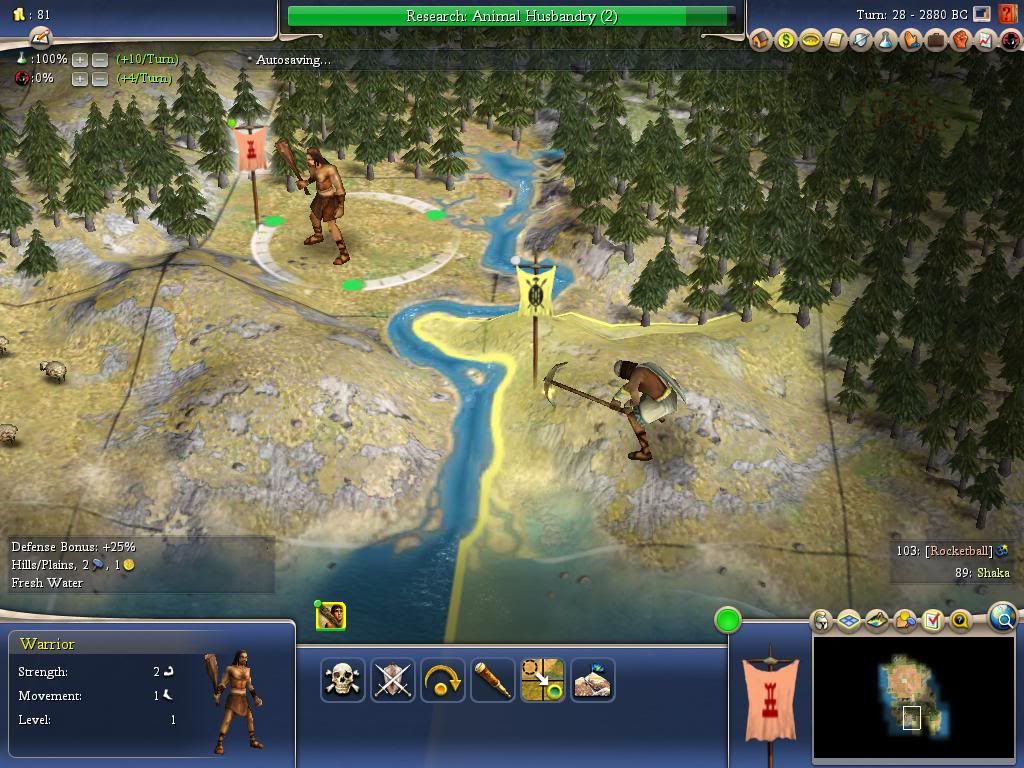The image size is (1024, 768).
Task: Open the event log pencil icon
Action: coord(40,38)
